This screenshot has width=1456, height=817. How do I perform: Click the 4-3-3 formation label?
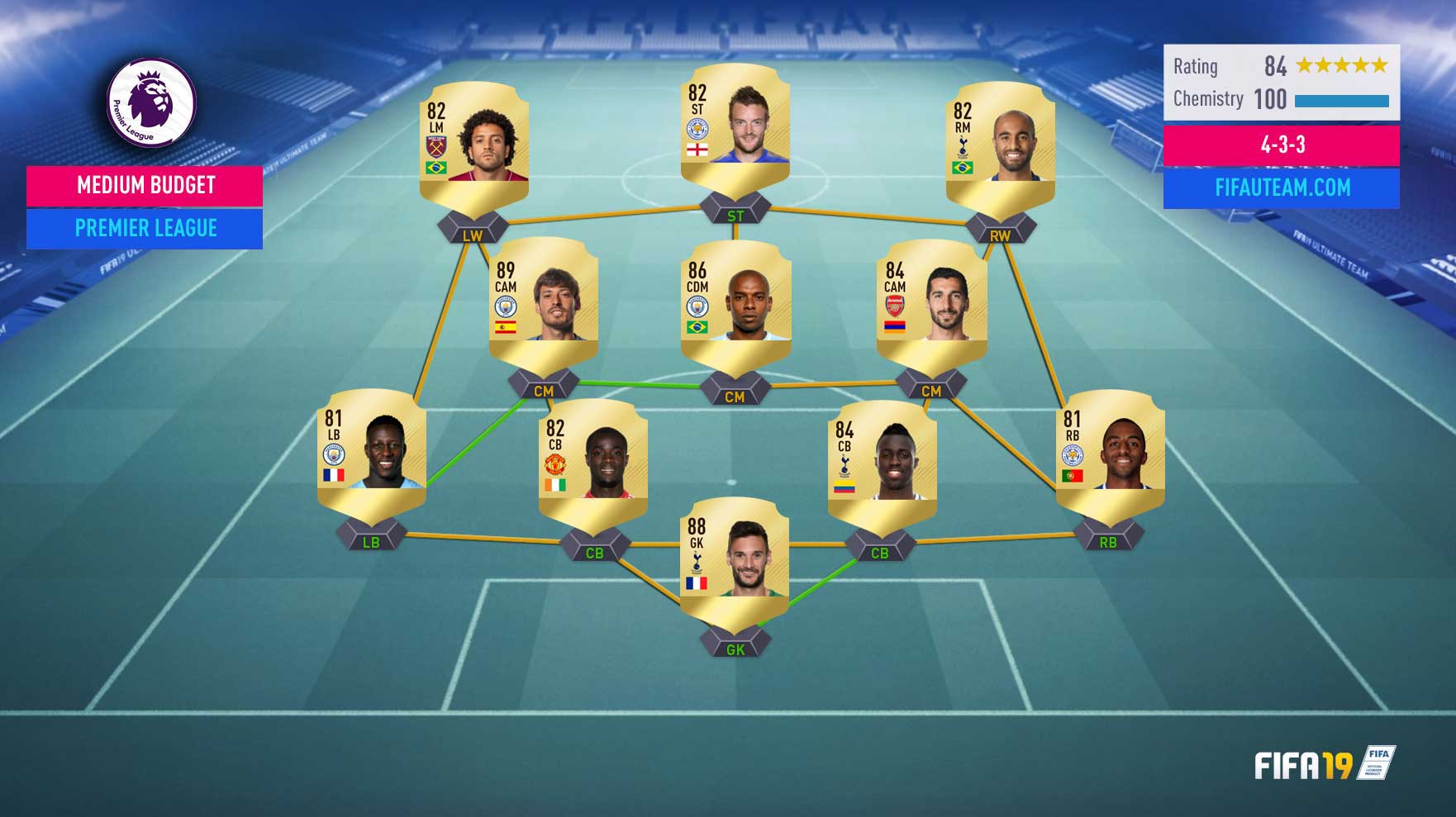(1281, 145)
